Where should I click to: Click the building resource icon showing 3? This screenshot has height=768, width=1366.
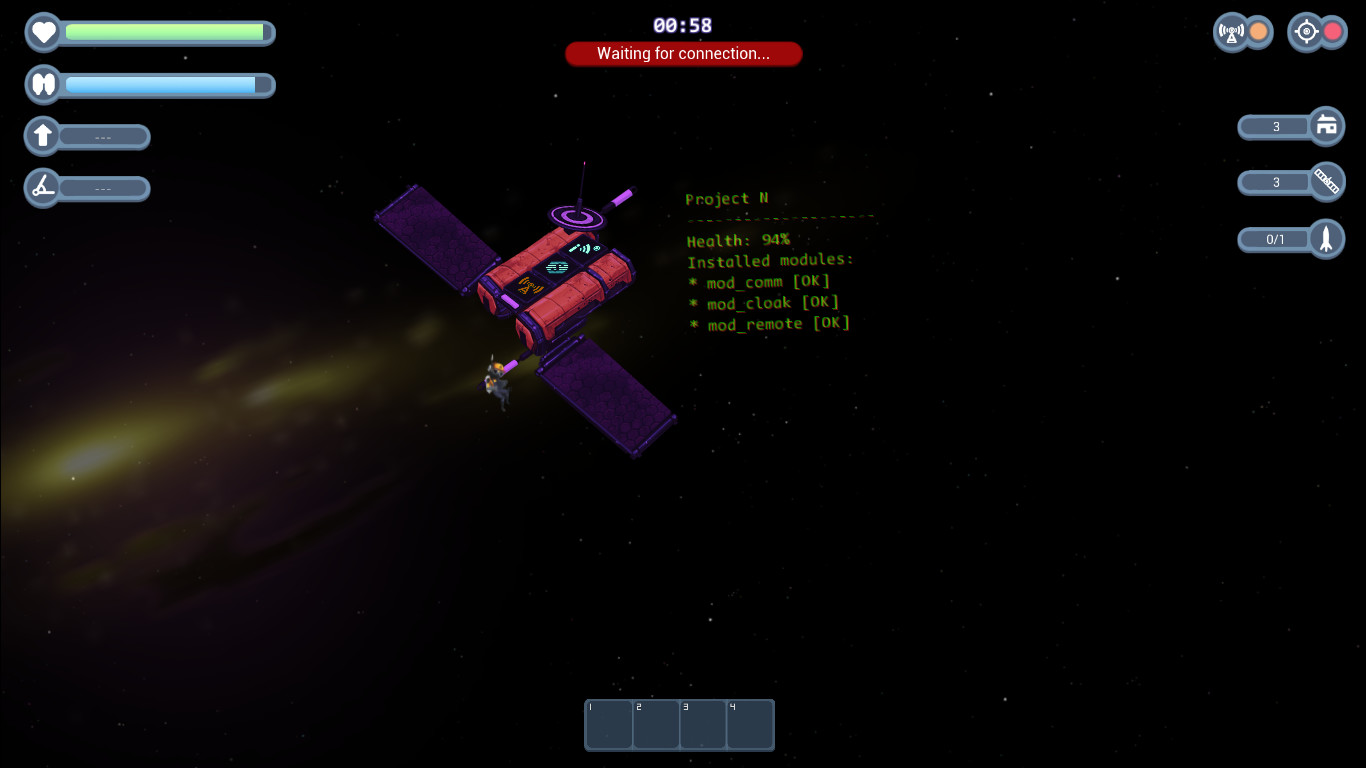(x=1328, y=126)
